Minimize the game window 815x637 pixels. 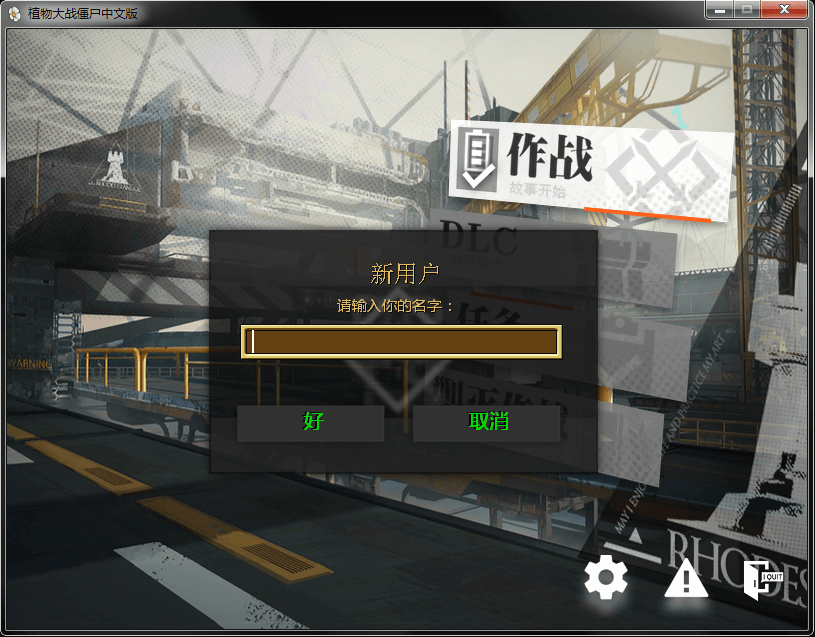click(x=719, y=9)
